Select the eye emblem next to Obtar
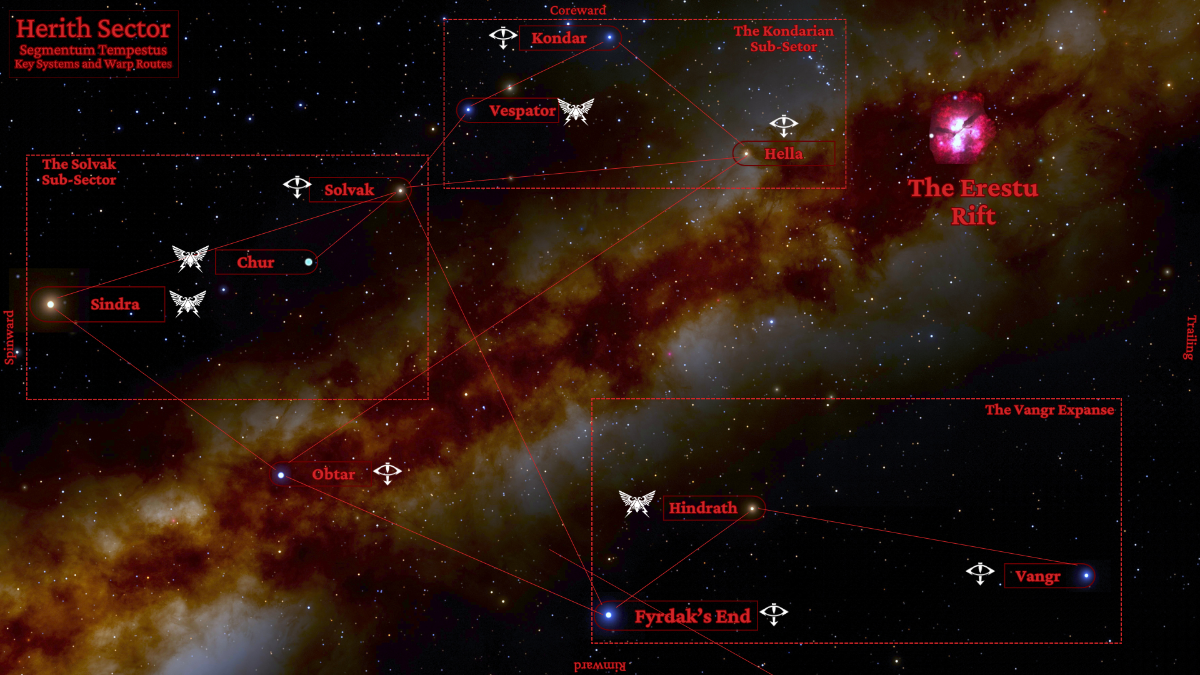This screenshot has height=675, width=1200. point(388,472)
